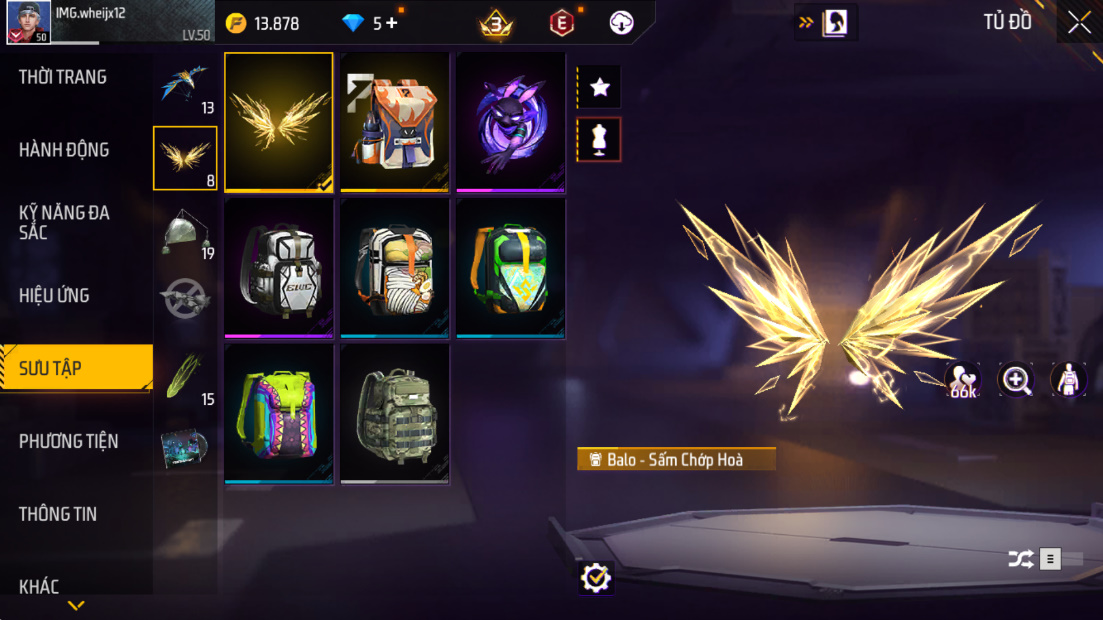This screenshot has width=1103, height=620.
Task: Add diamonds with the plus button
Action: pyautogui.click(x=391, y=22)
